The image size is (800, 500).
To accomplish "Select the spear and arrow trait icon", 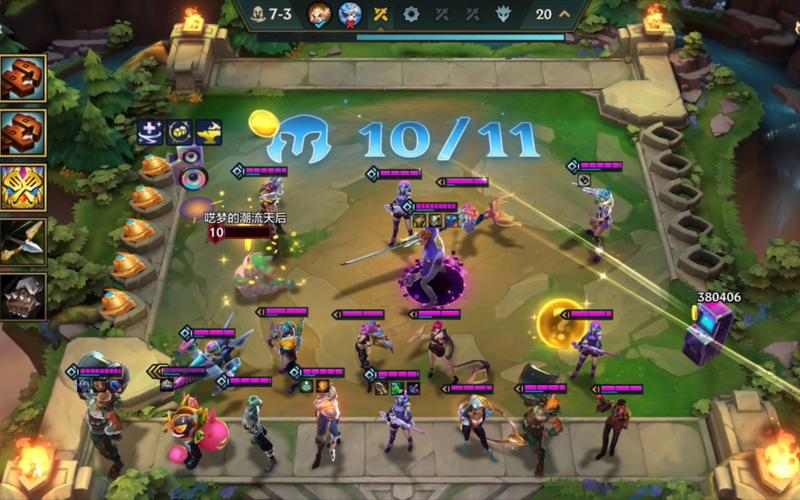I will click(23, 241).
